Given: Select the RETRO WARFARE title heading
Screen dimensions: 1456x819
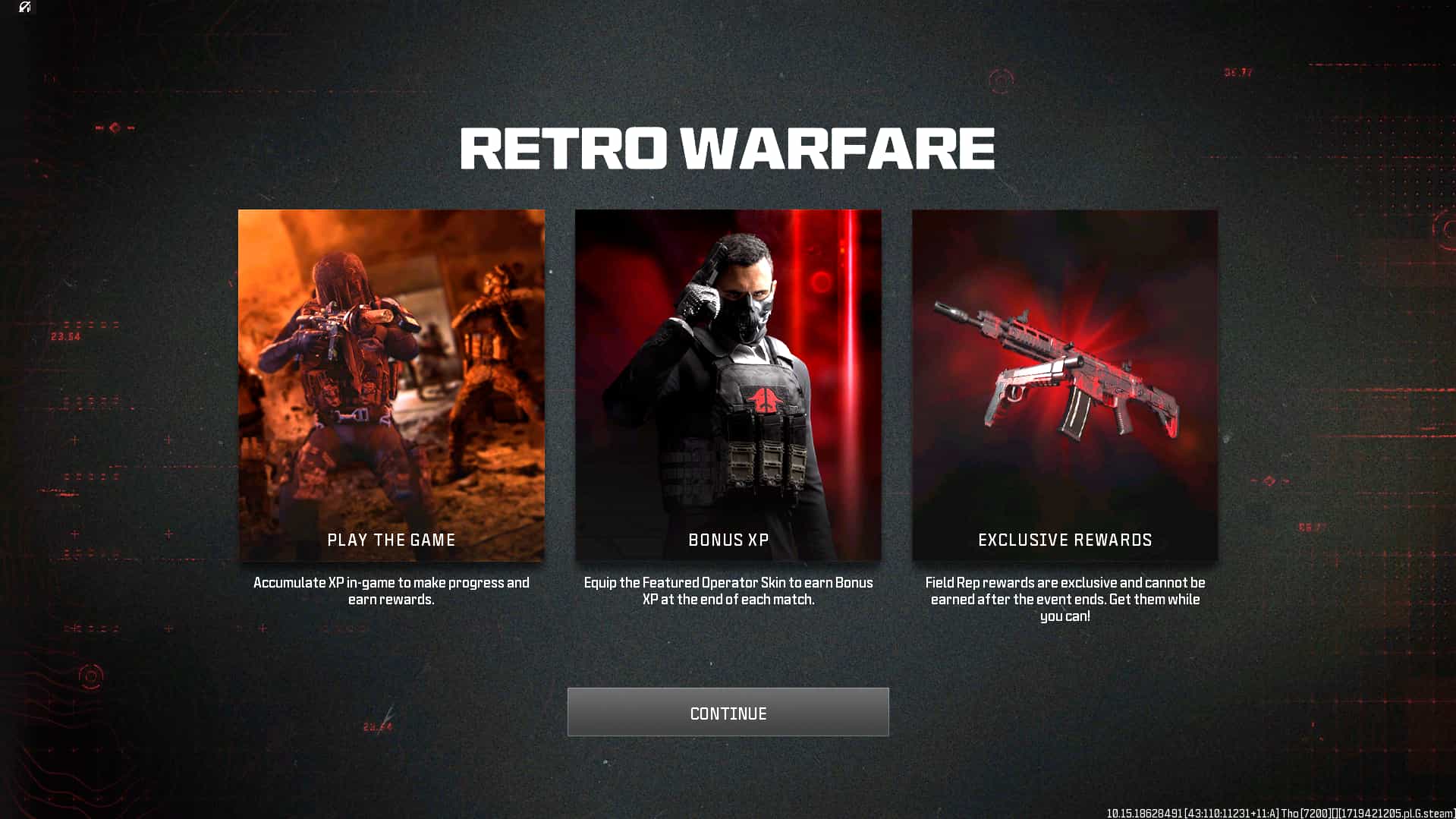Looking at the screenshot, I should (727, 149).
